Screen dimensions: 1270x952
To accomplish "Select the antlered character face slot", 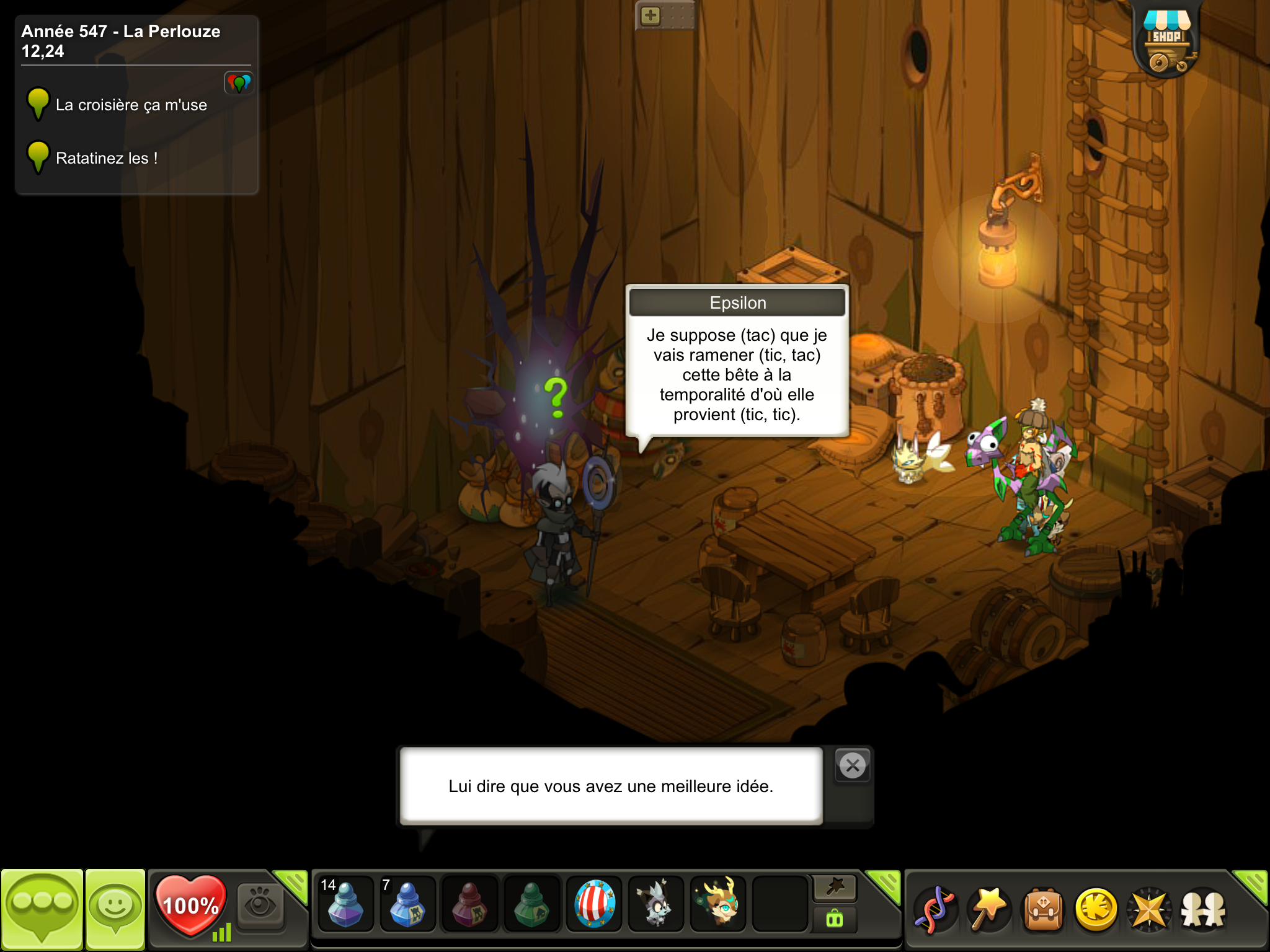I will pos(719,905).
